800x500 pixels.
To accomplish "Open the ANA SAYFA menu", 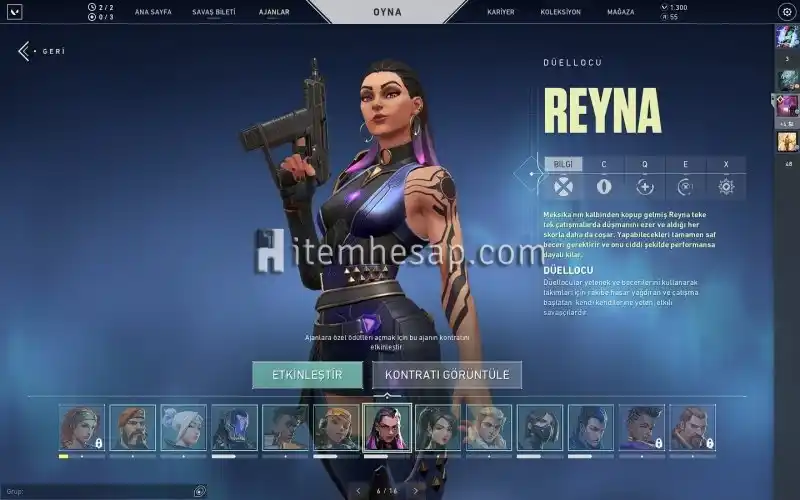I will pos(153,12).
